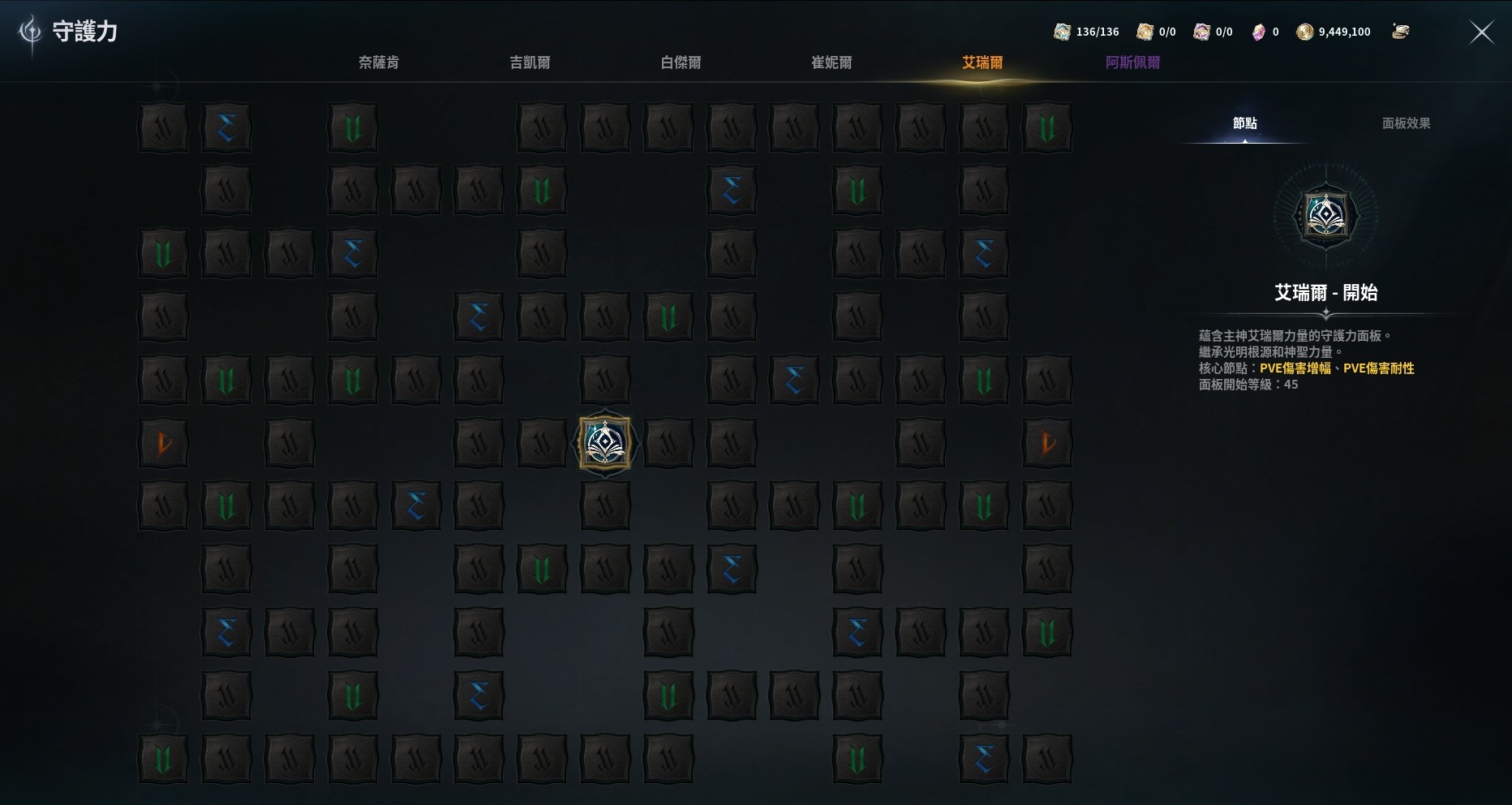Select the central 艾瑞爾 start node
This screenshot has height=805, width=1512.
click(605, 443)
